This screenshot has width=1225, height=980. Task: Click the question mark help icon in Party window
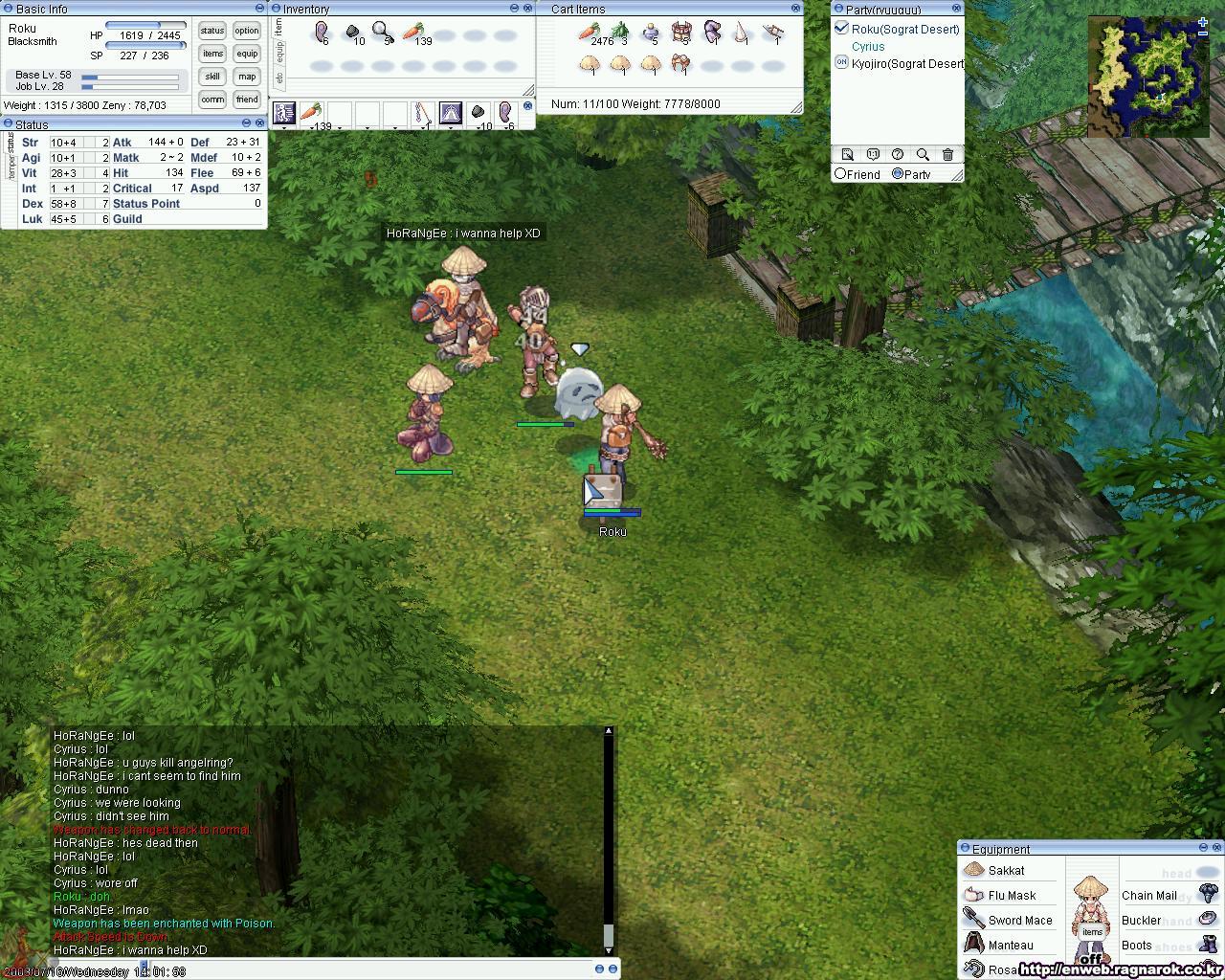[x=897, y=154]
